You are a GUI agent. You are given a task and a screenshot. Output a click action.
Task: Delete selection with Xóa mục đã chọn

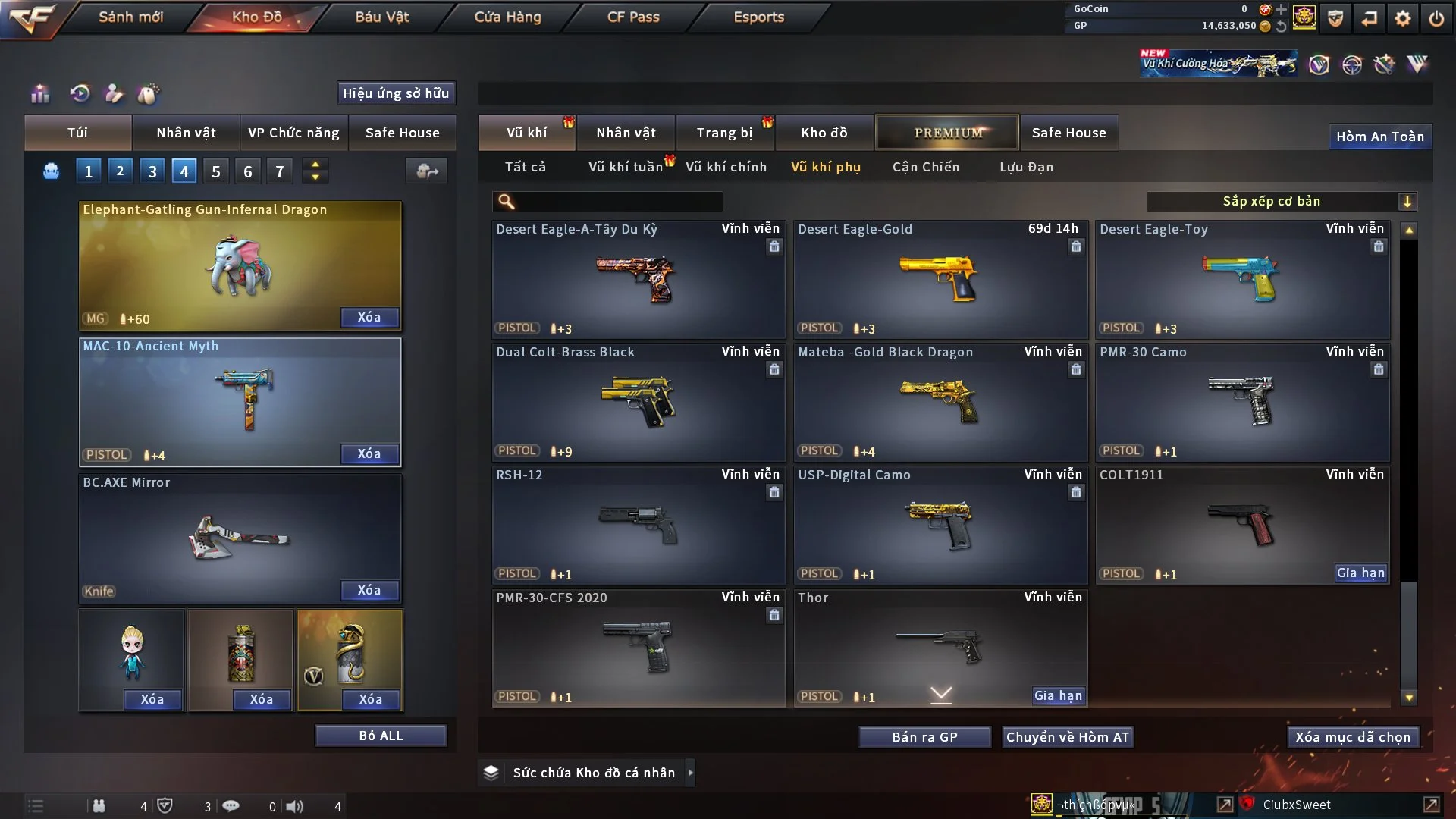(1353, 737)
